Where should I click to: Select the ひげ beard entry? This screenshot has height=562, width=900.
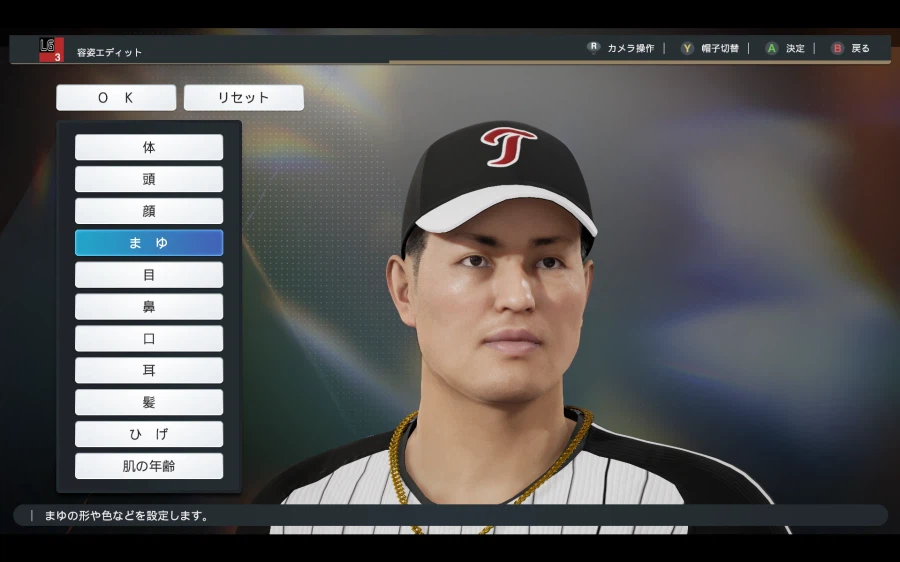[149, 434]
